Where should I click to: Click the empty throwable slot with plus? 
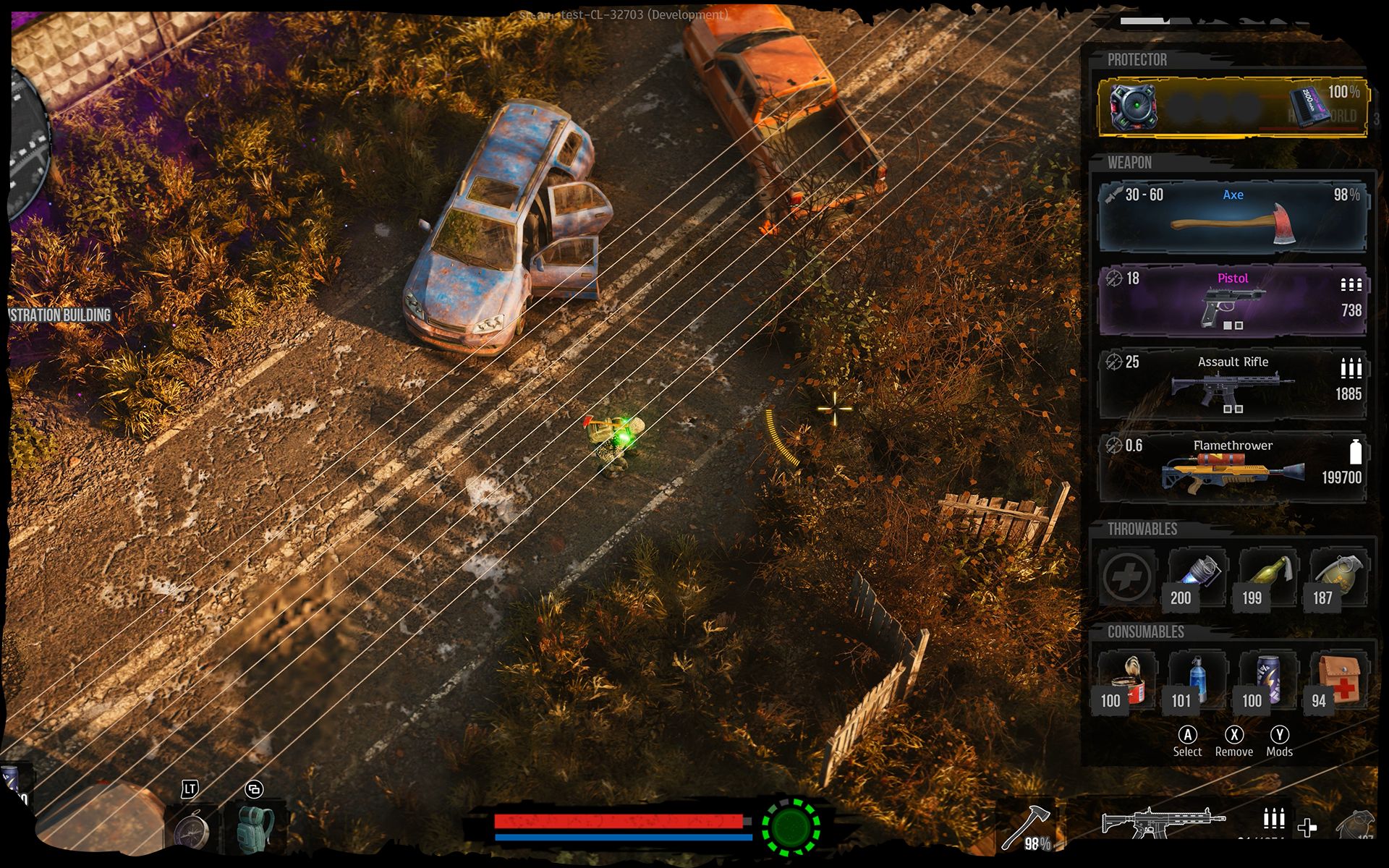point(1126,577)
